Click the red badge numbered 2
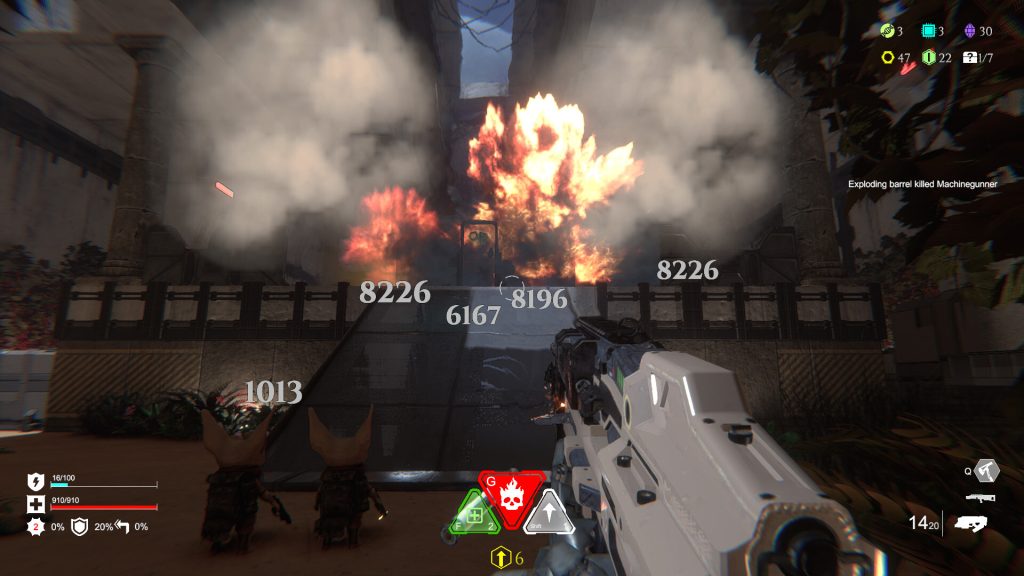This screenshot has height=576, width=1024. tap(34, 526)
